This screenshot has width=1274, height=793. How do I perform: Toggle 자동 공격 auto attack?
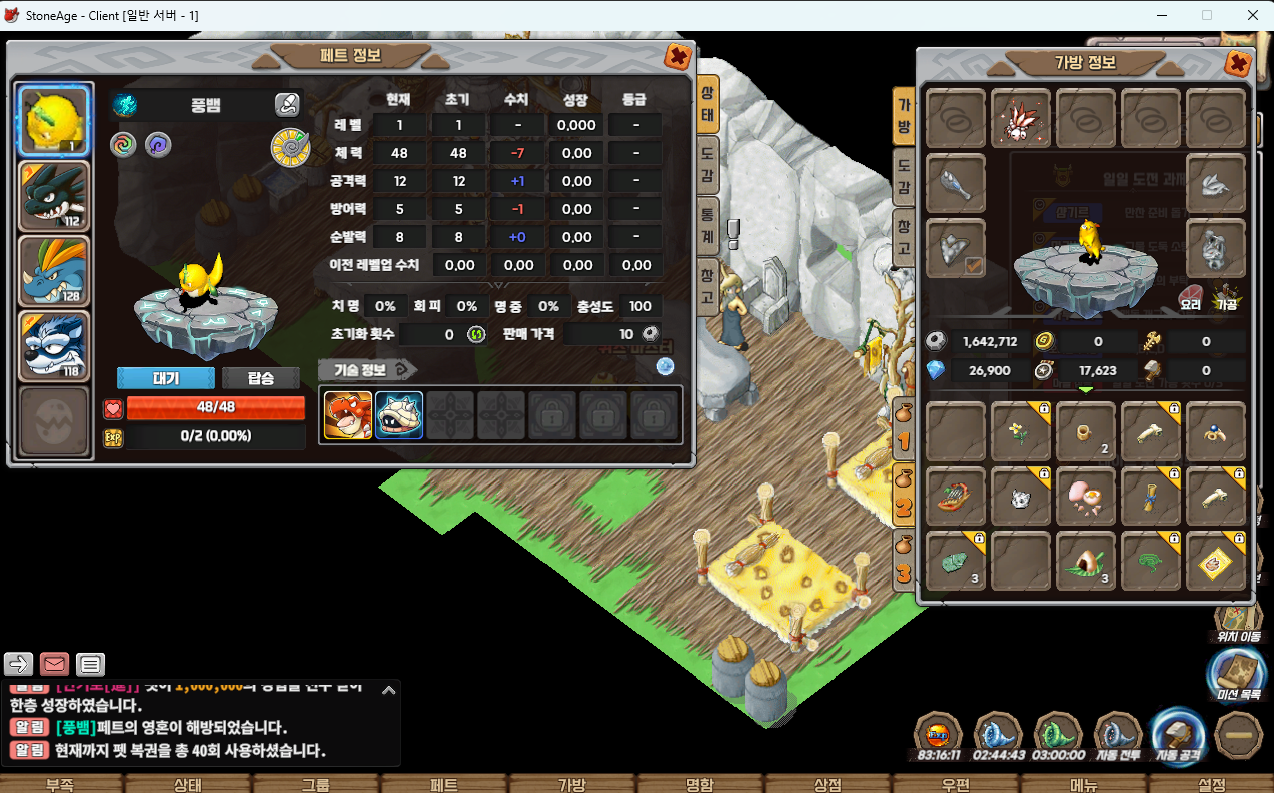click(x=1177, y=738)
